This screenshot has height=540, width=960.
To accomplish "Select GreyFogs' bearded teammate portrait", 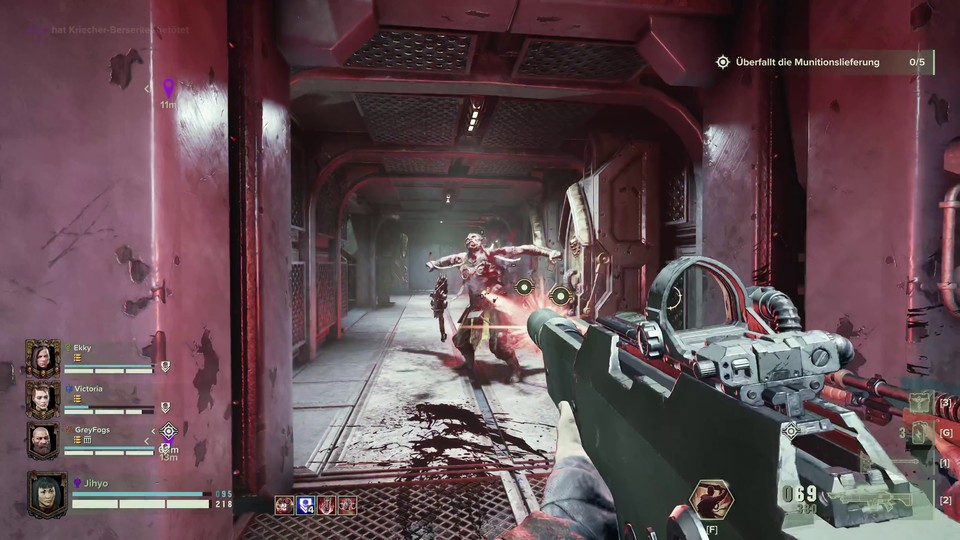I will pos(43,440).
